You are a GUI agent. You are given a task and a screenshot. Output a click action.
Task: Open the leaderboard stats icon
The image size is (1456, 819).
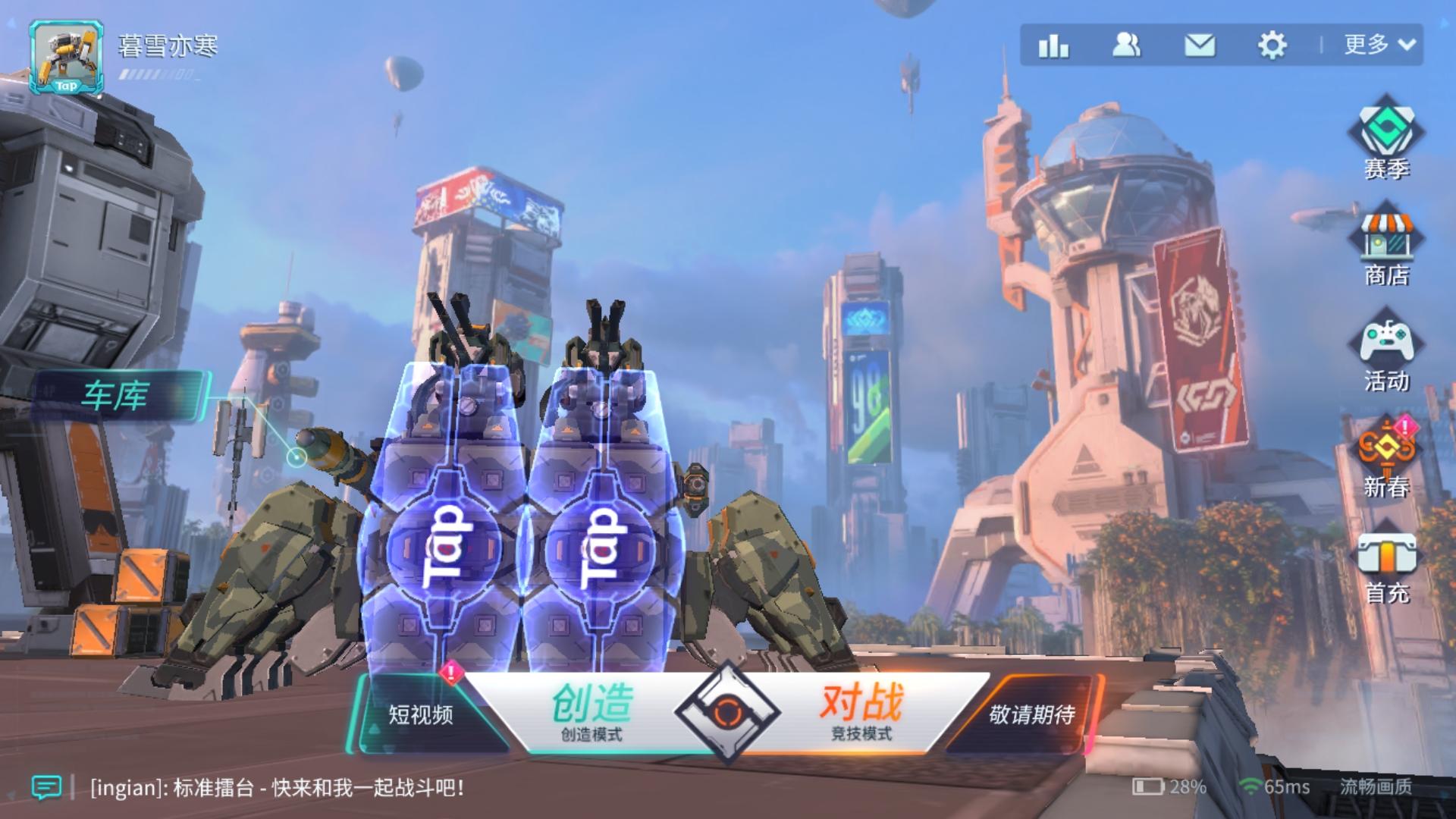[x=1053, y=47]
